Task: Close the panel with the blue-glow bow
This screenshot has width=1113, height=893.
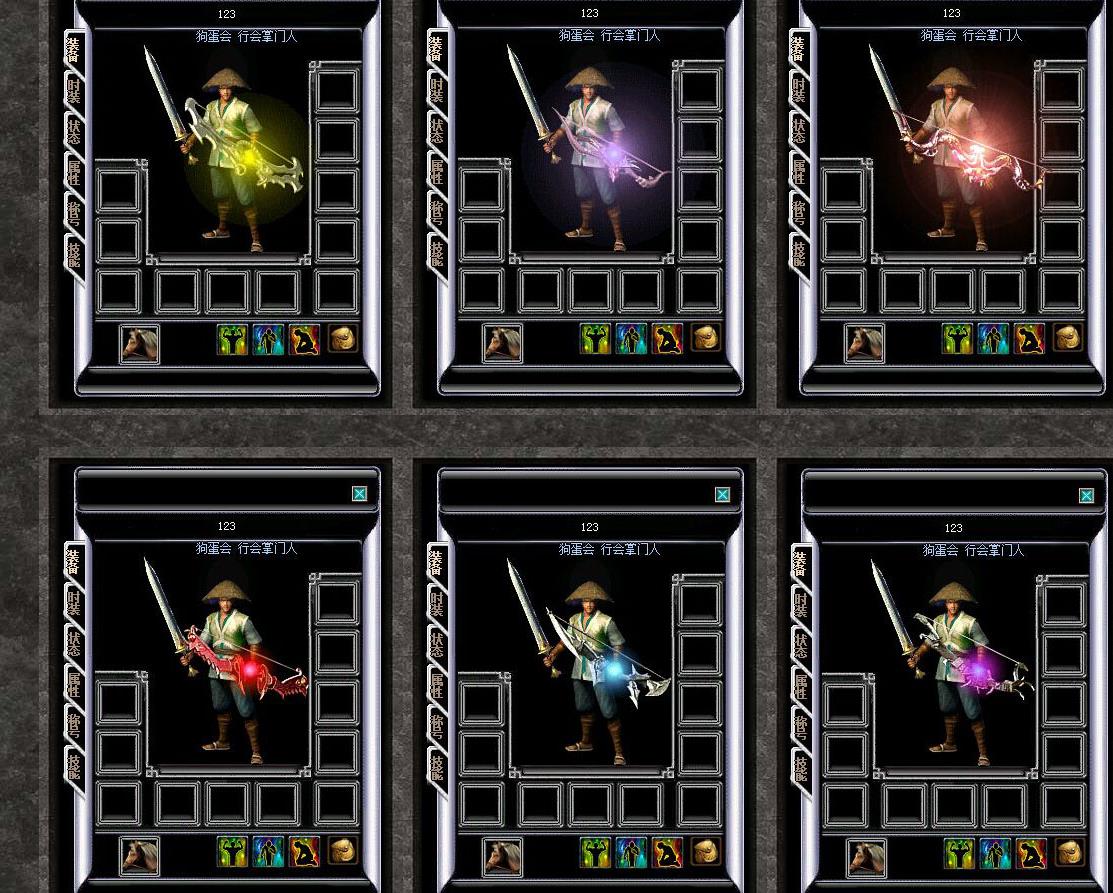Action: coord(722,494)
